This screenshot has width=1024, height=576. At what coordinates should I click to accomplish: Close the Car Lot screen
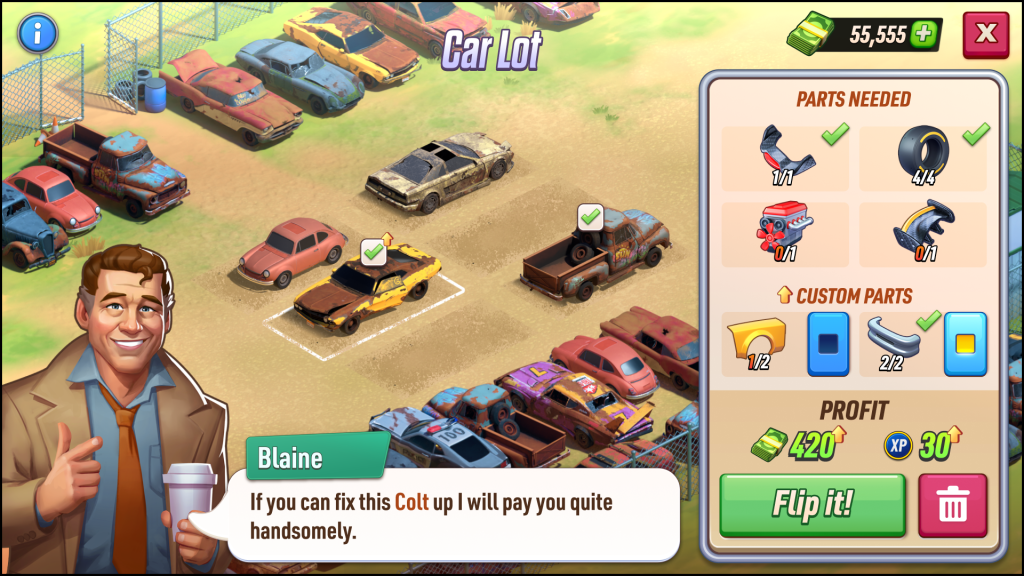(985, 34)
